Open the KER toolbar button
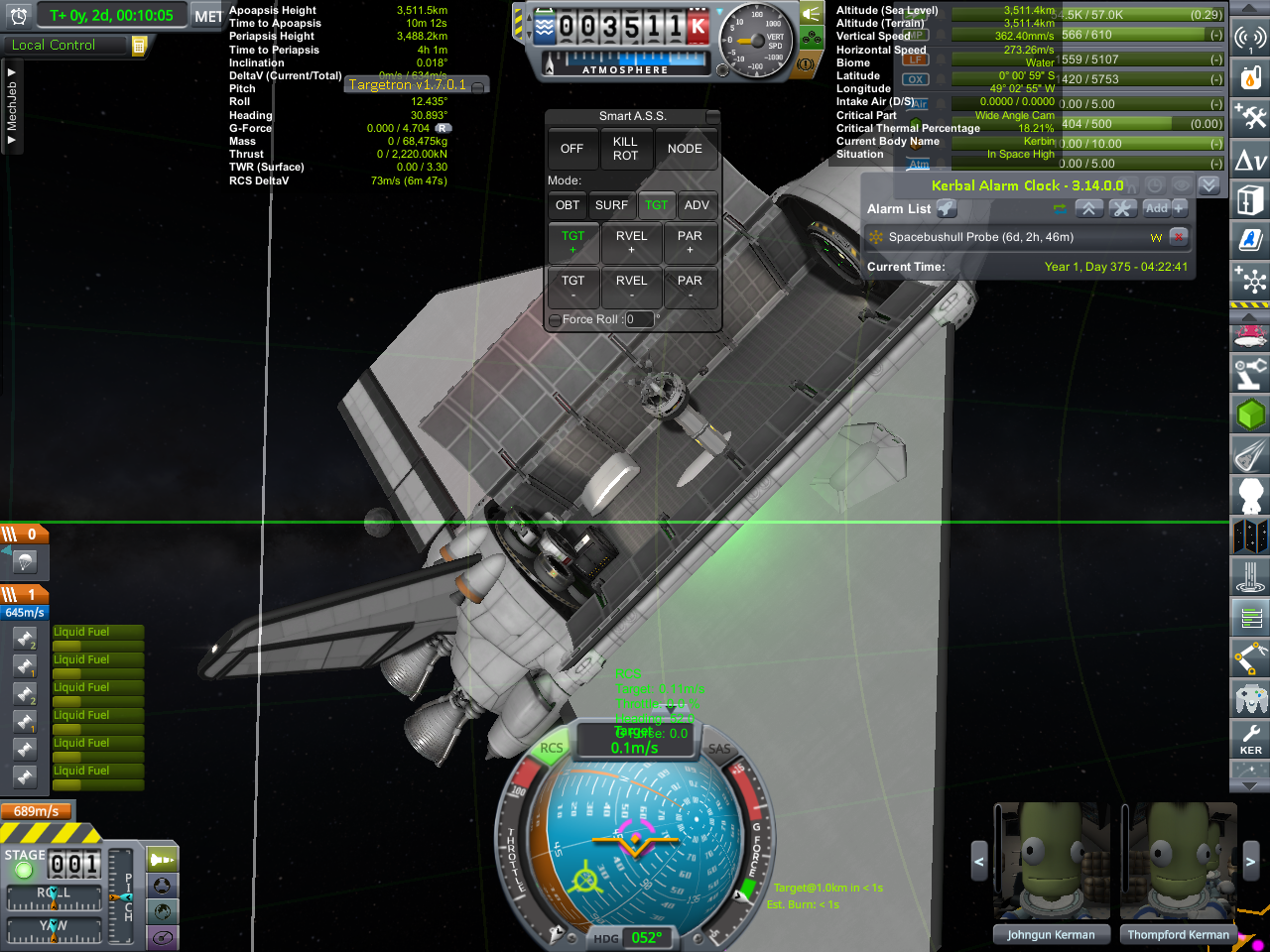Image resolution: width=1270 pixels, height=952 pixels. 1250,738
